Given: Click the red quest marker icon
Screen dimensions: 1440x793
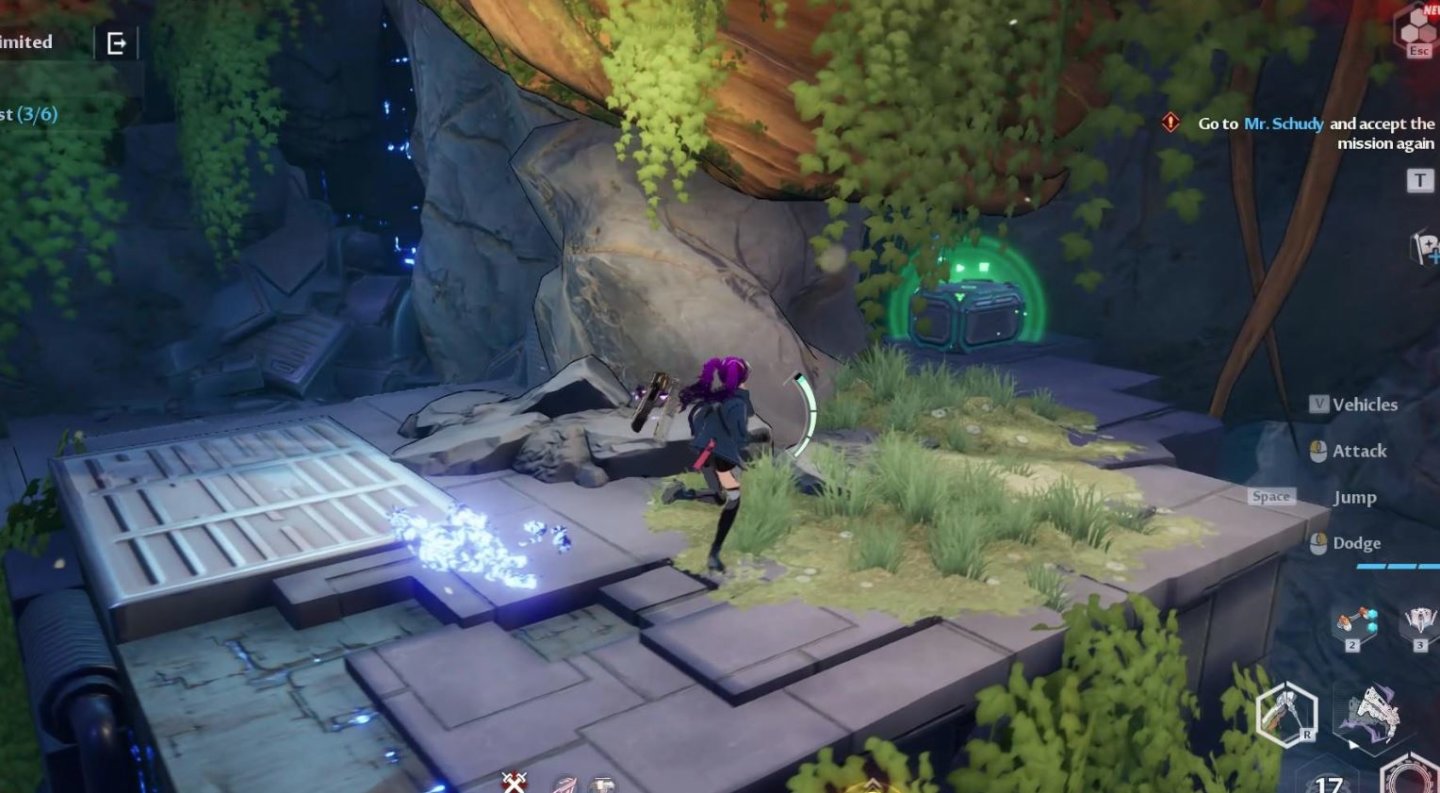Looking at the screenshot, I should click(1170, 123).
